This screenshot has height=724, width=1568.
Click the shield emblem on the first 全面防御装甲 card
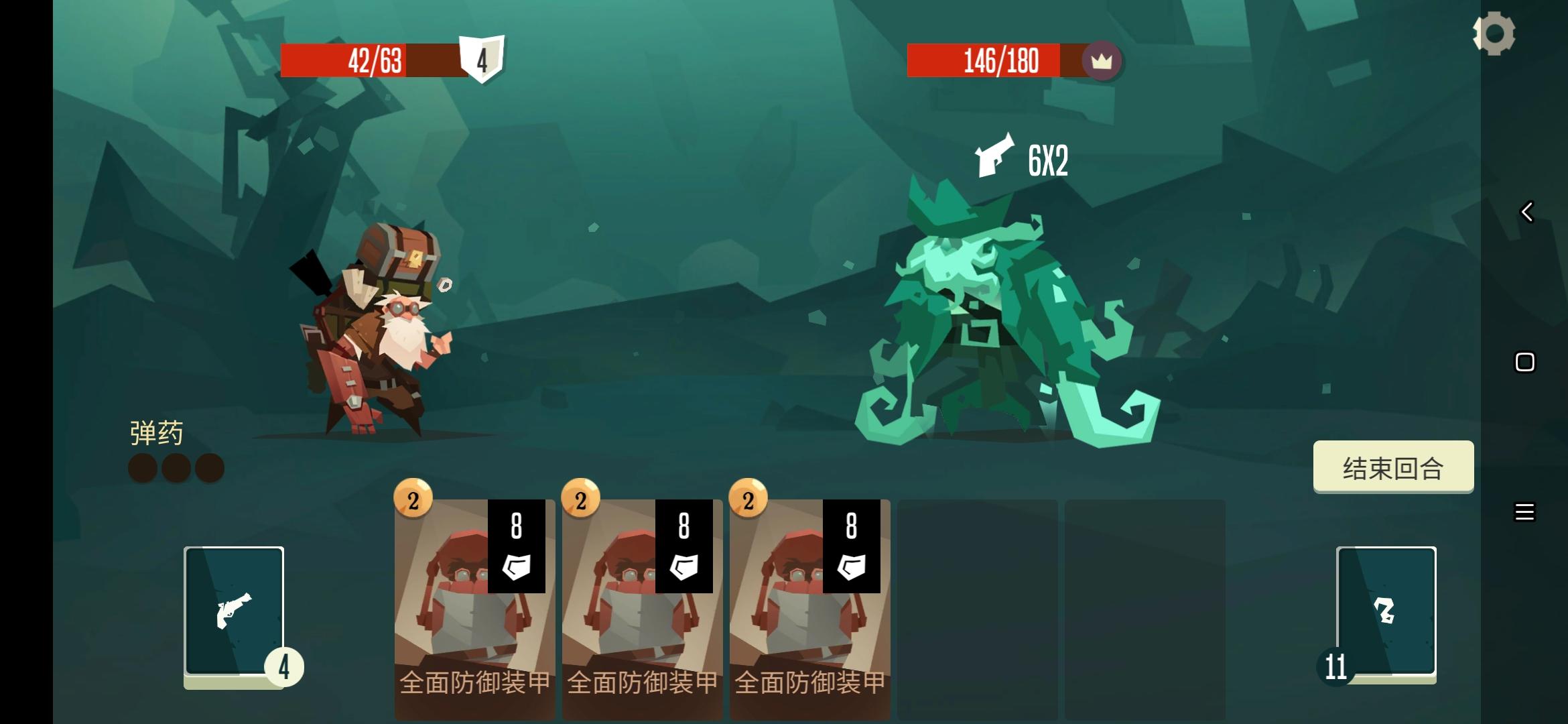(516, 567)
